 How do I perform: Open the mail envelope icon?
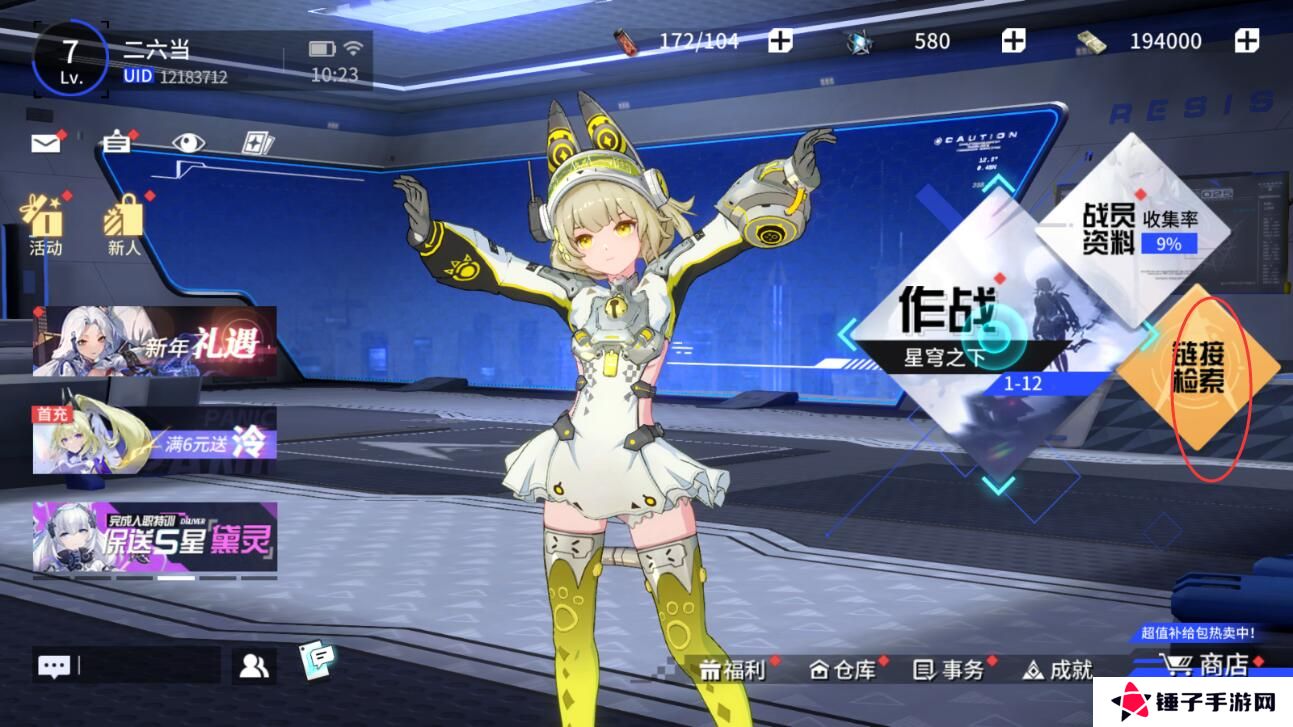pyautogui.click(x=46, y=143)
